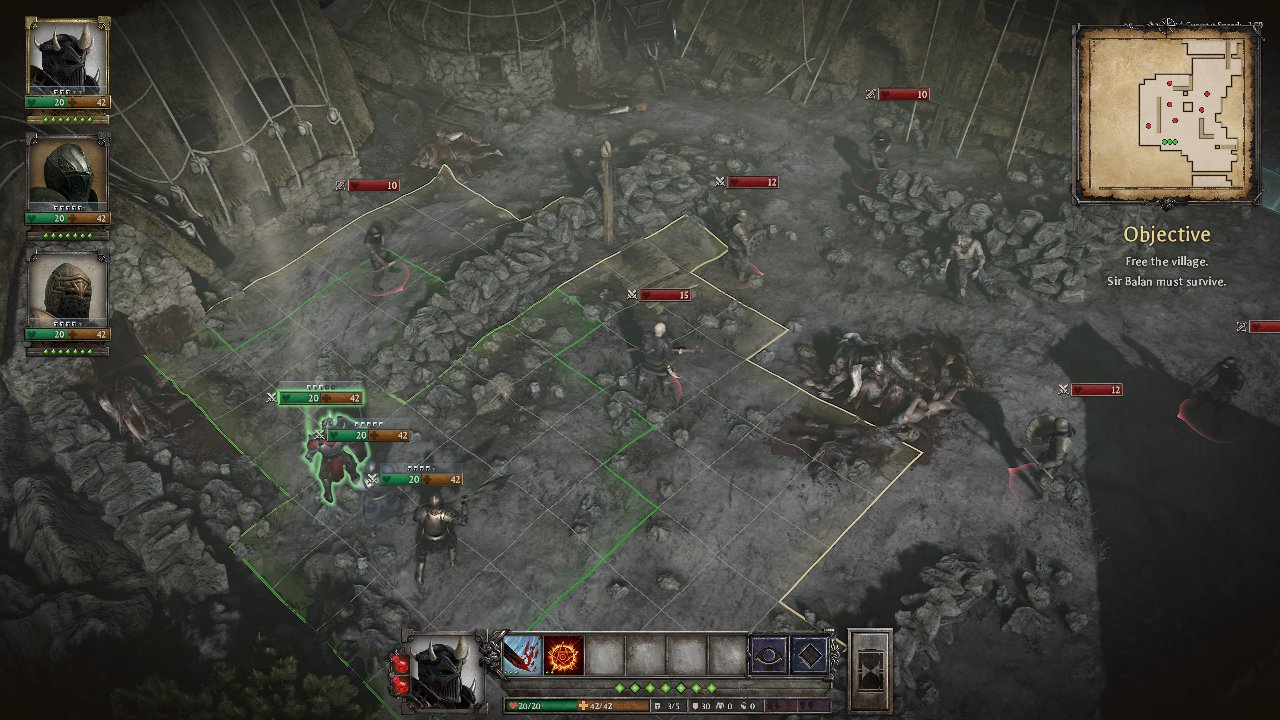The image size is (1280, 720).
Task: Choose the bronze-helmet knight portrait
Action: (x=67, y=290)
